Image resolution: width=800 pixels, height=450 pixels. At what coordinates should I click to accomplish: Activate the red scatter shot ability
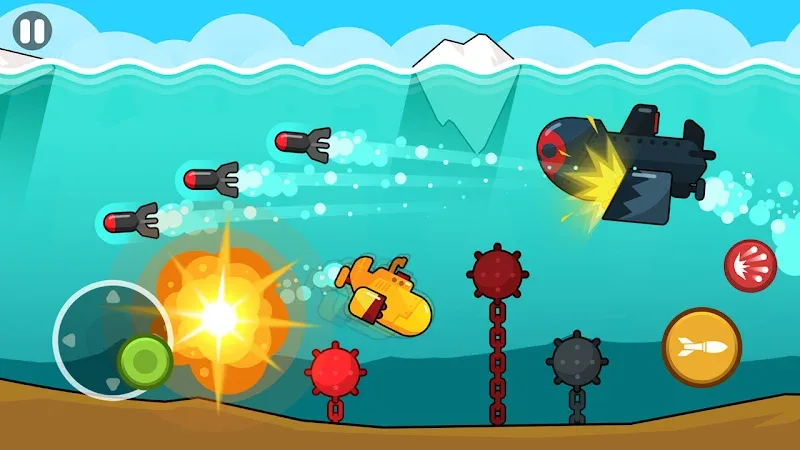coord(750,267)
